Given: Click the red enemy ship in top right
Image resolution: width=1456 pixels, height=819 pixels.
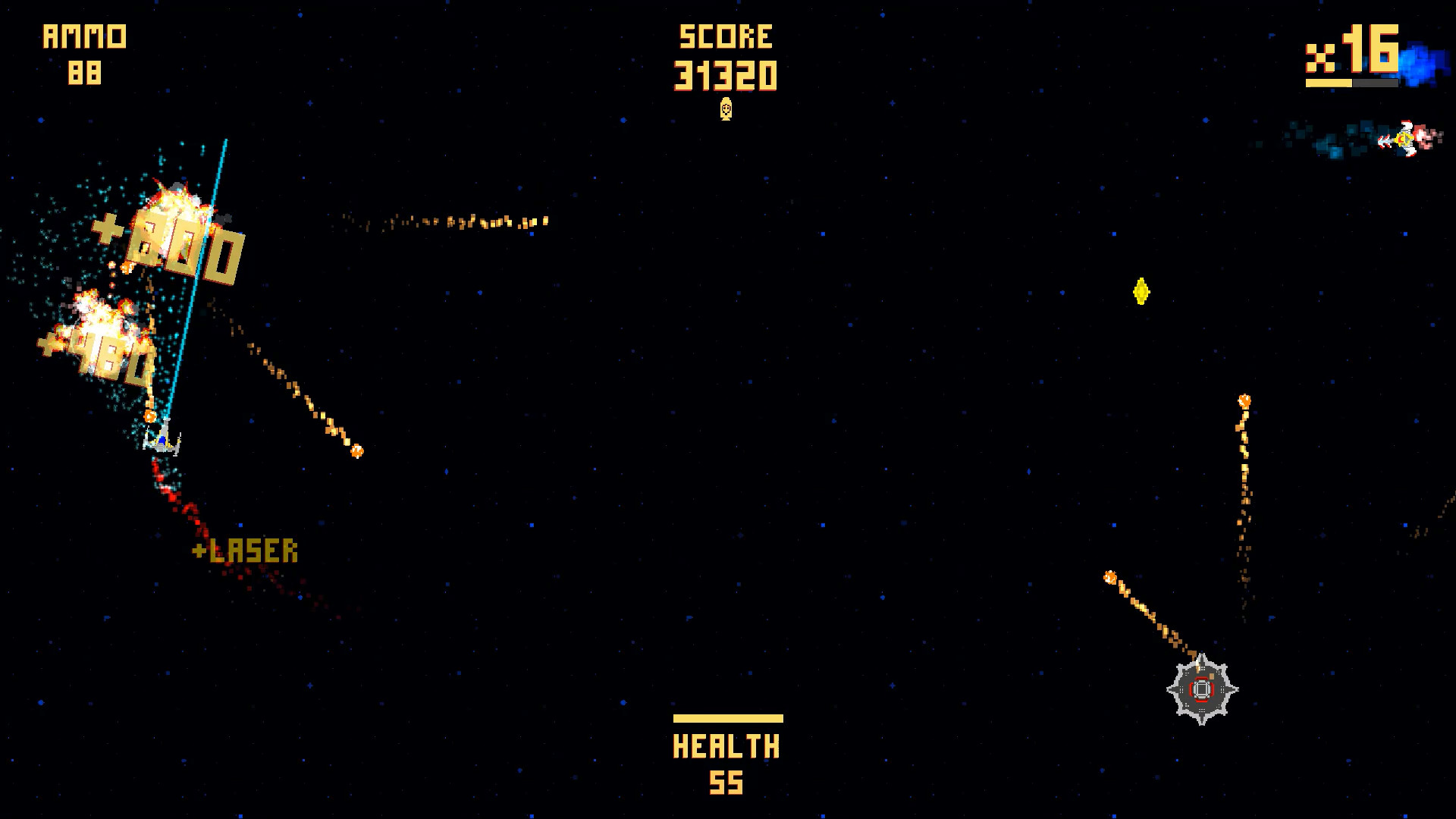Looking at the screenshot, I should click(1407, 140).
